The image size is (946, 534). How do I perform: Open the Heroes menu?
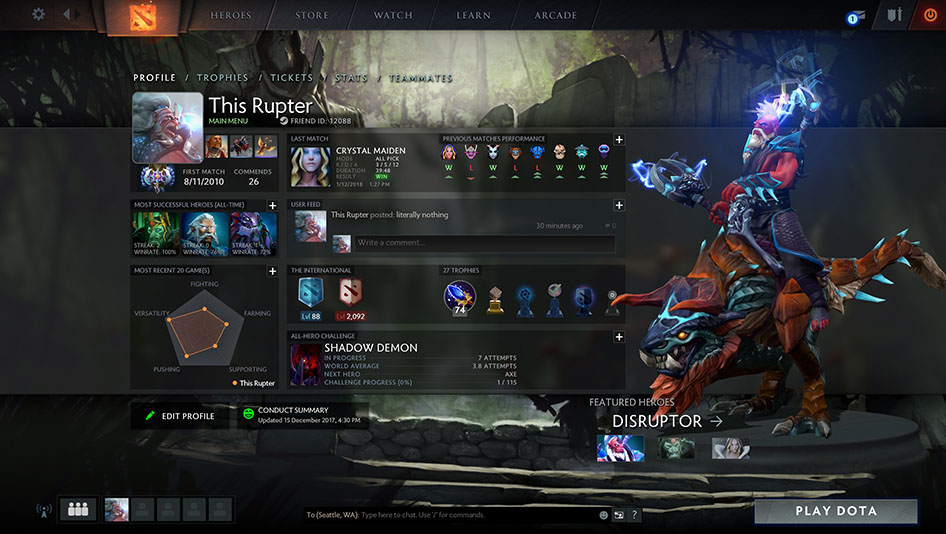click(231, 16)
